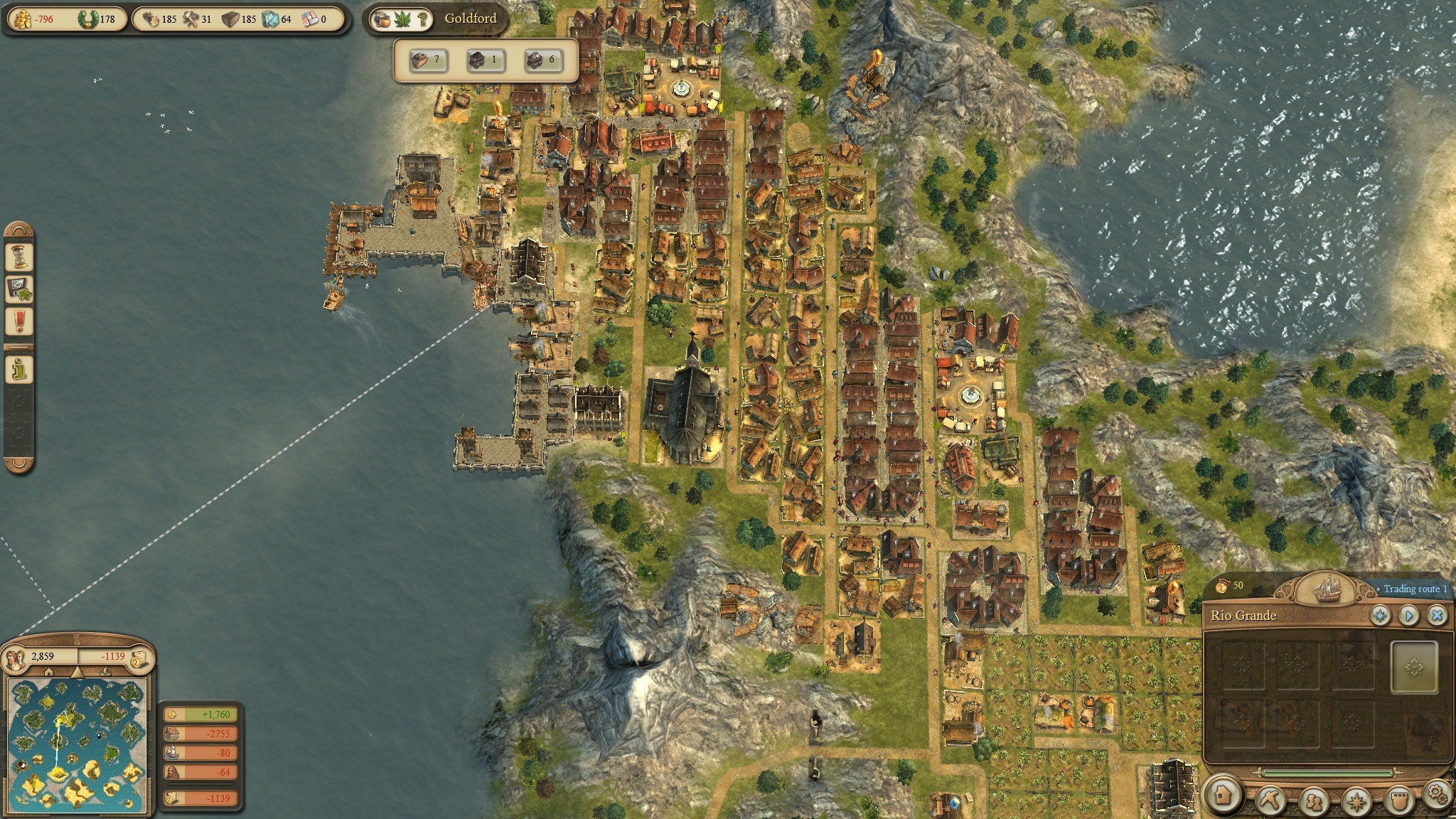The image size is (1456, 819).
Task: Open the shield-shaped crest menu
Action: point(1398,799)
